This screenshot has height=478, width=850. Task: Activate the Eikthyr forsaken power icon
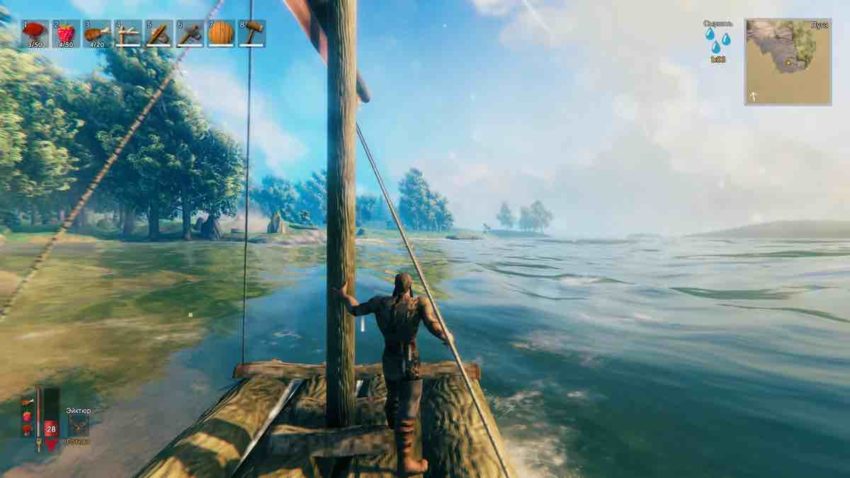click(78, 425)
